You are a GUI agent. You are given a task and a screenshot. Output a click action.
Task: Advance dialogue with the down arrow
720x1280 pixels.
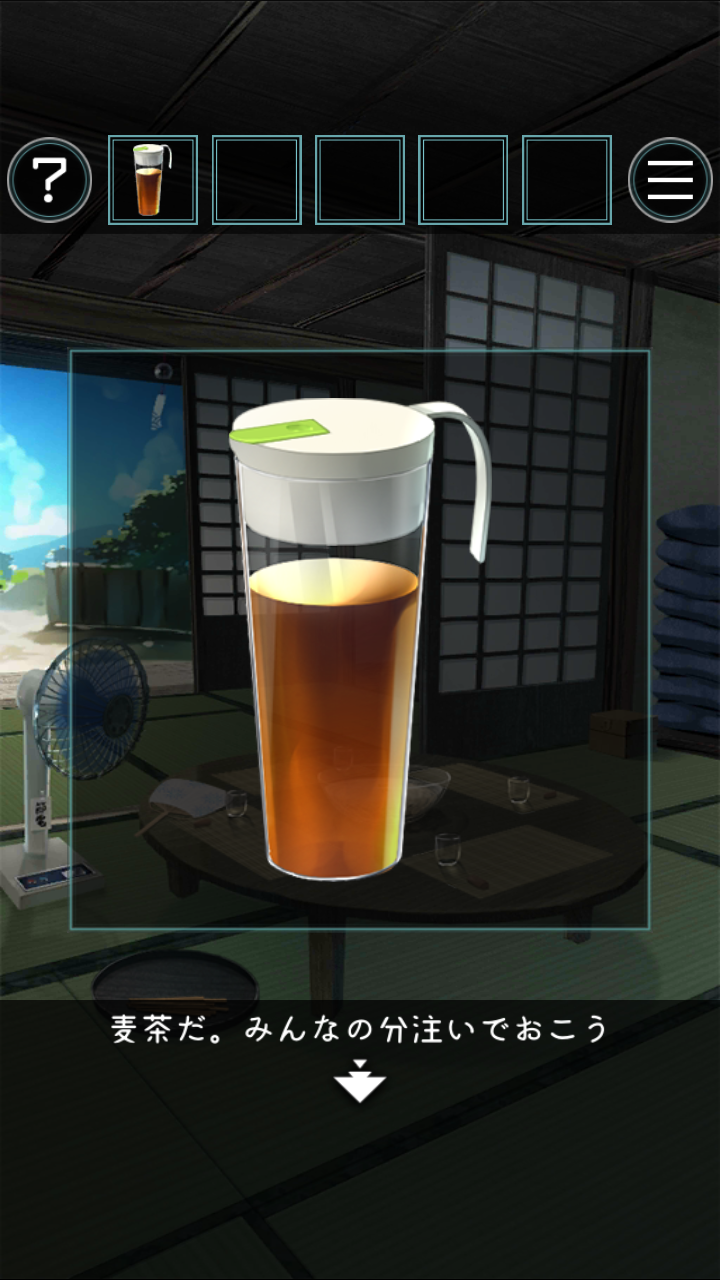click(x=360, y=1083)
